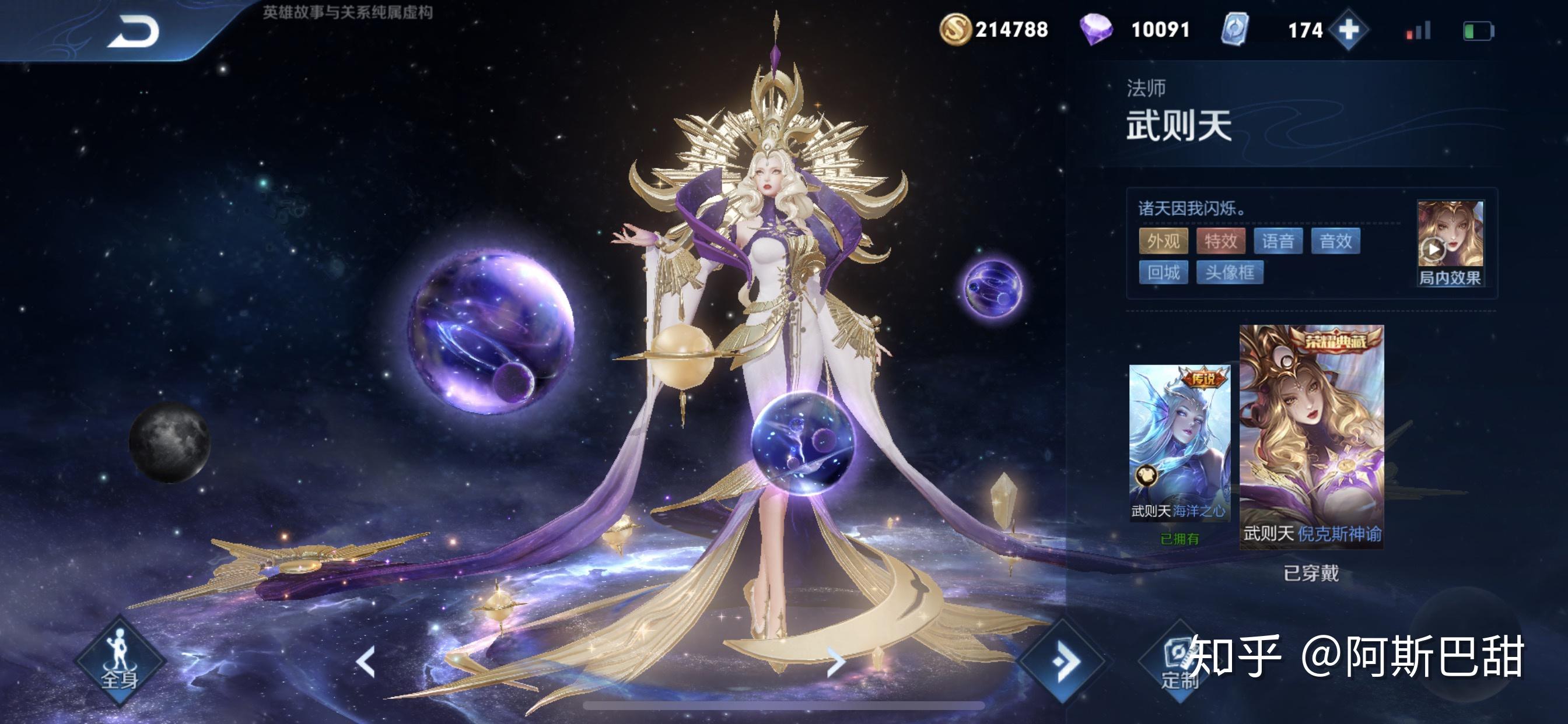Select the 特效 effects tag
Screen dimensions: 1568x724
[x=1220, y=241]
